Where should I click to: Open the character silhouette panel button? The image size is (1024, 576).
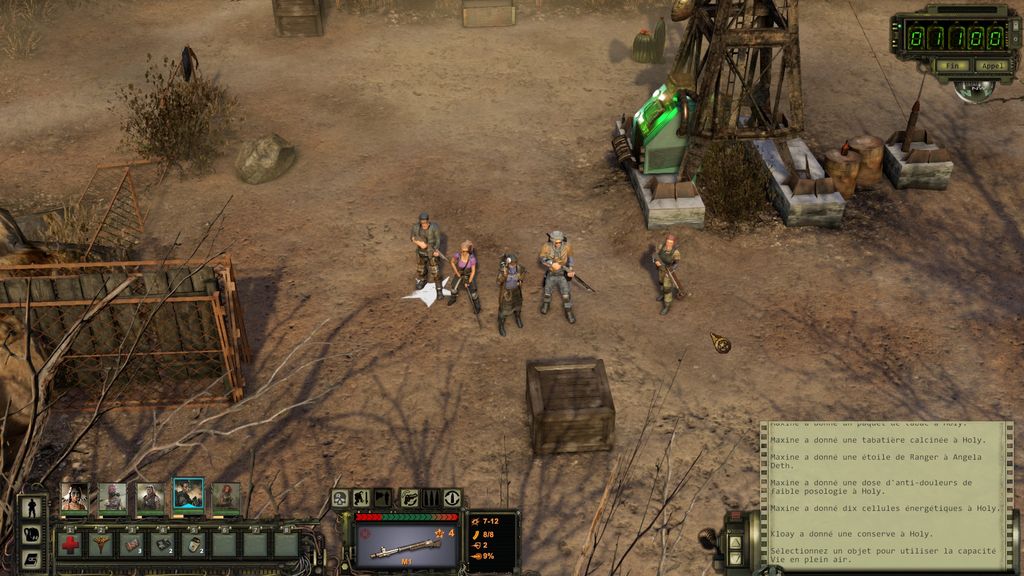(x=31, y=508)
